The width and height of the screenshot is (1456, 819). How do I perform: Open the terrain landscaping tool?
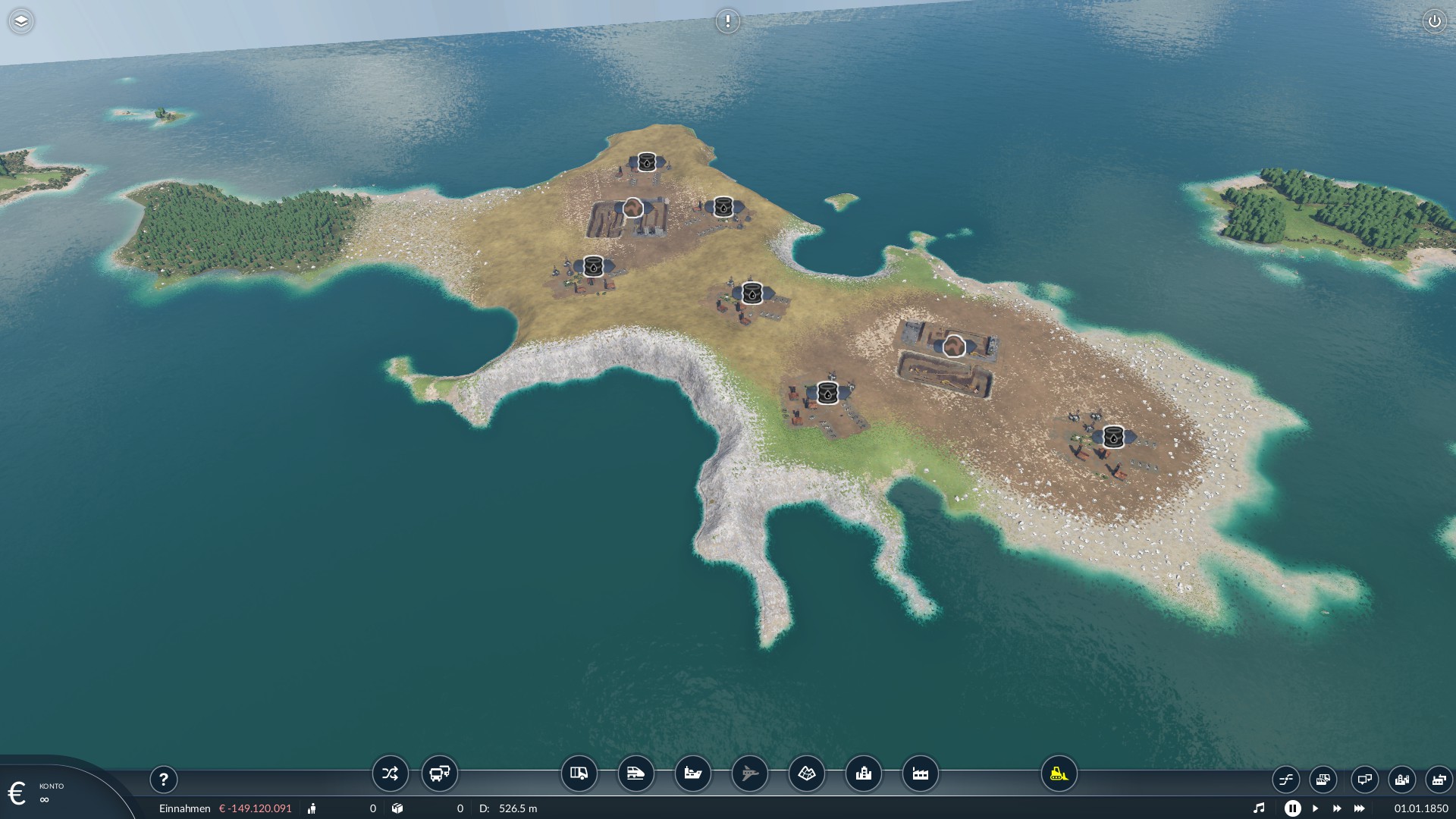(806, 773)
